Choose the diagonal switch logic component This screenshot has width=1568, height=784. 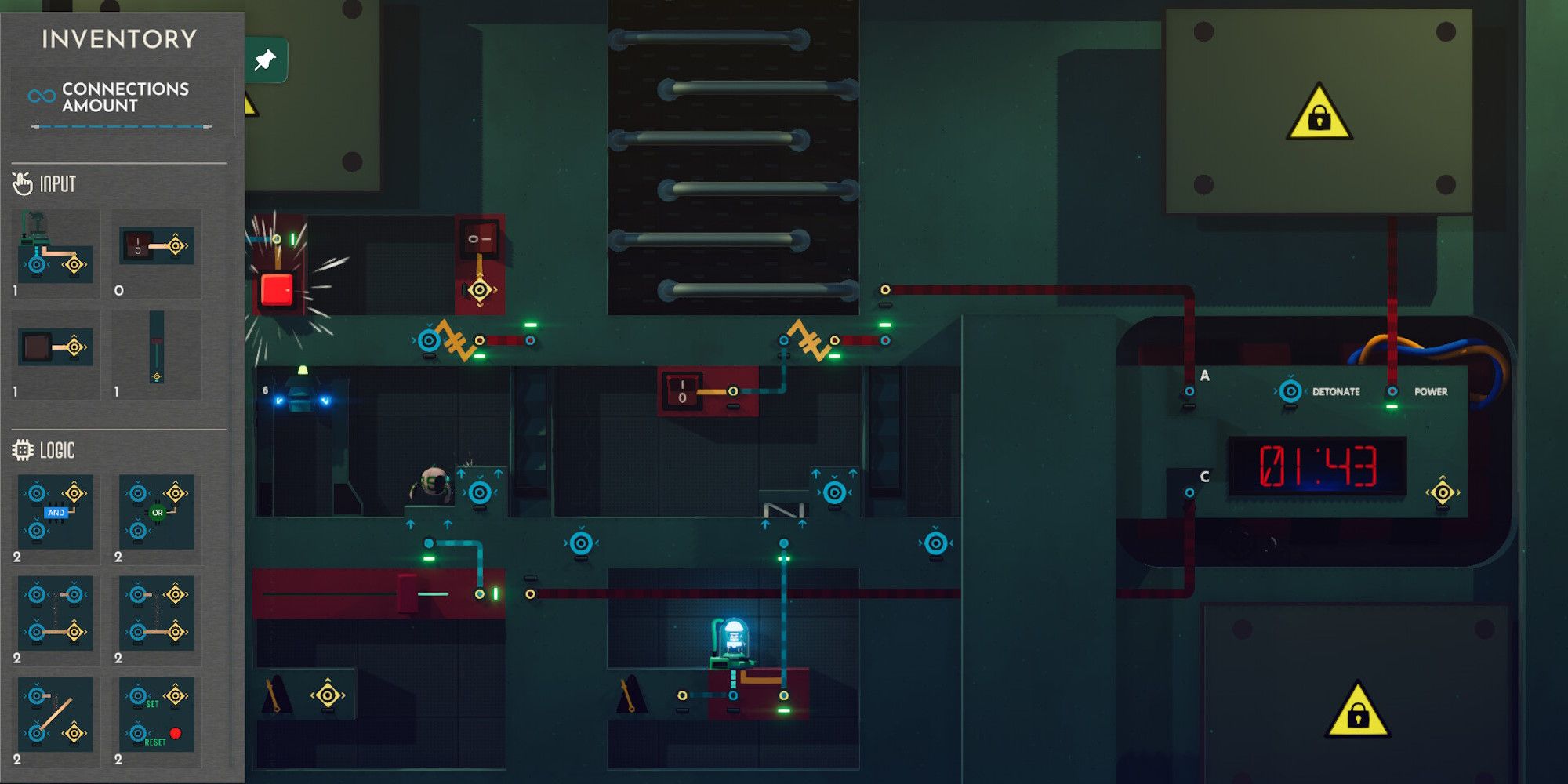pyautogui.click(x=56, y=715)
